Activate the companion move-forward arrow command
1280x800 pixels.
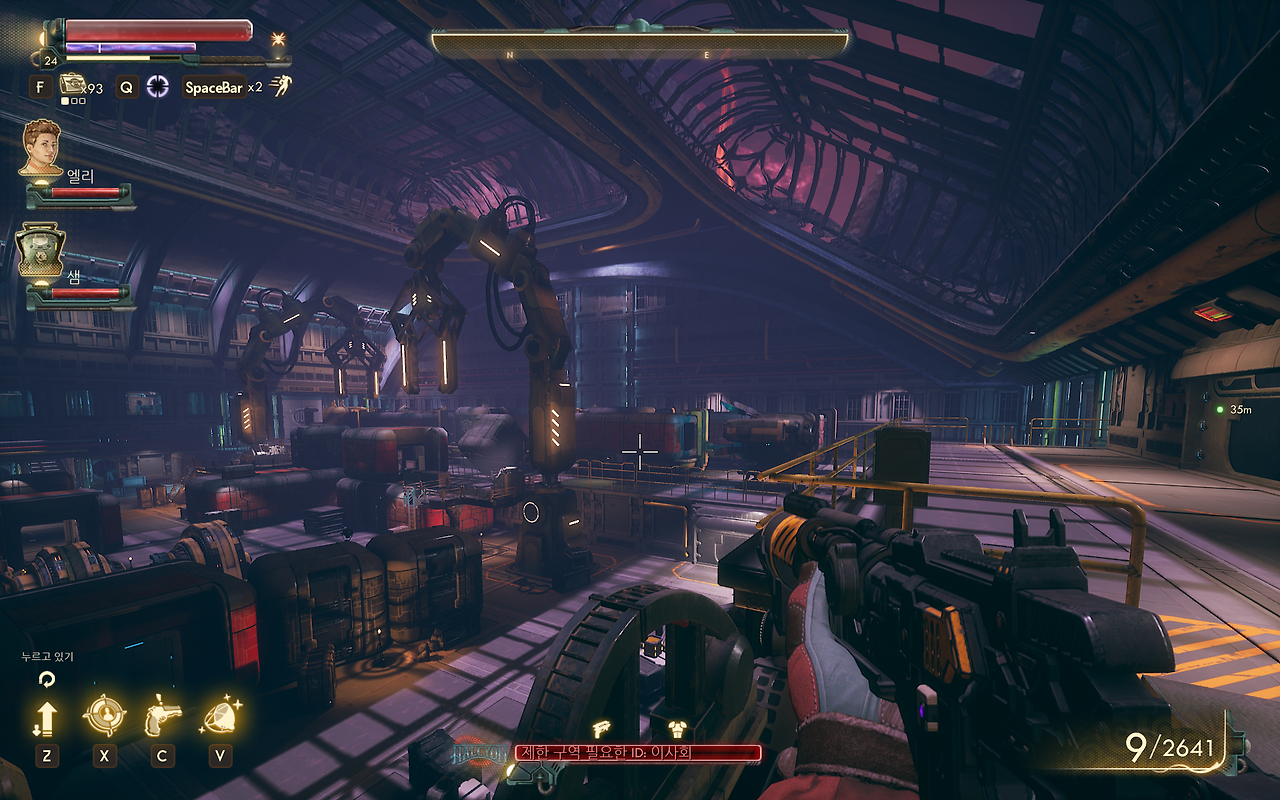click(46, 717)
